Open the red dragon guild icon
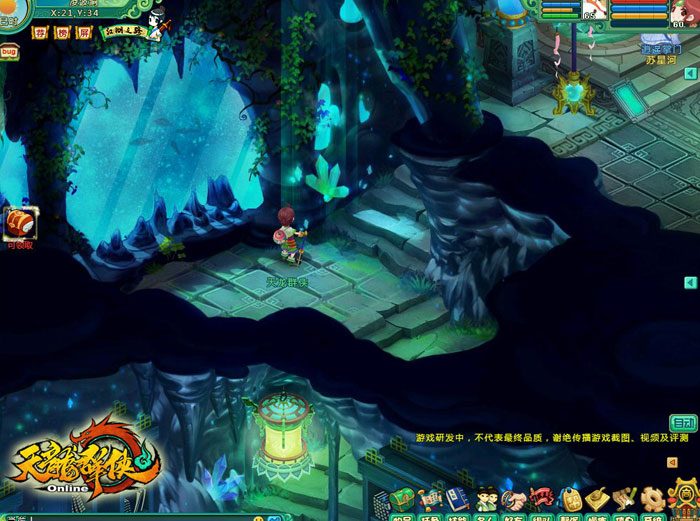700x521 pixels. click(542, 498)
